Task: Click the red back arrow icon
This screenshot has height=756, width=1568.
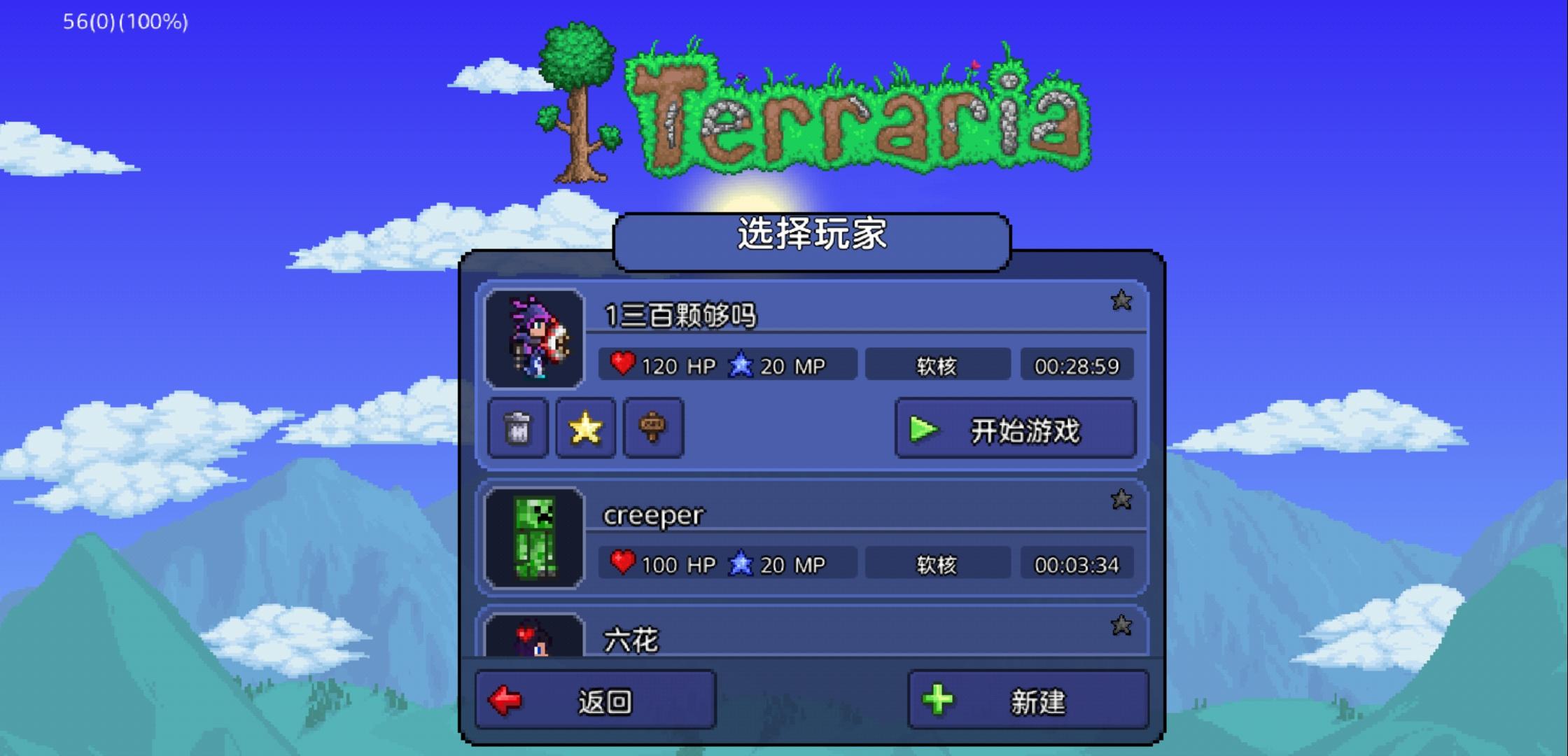Action: [x=506, y=702]
